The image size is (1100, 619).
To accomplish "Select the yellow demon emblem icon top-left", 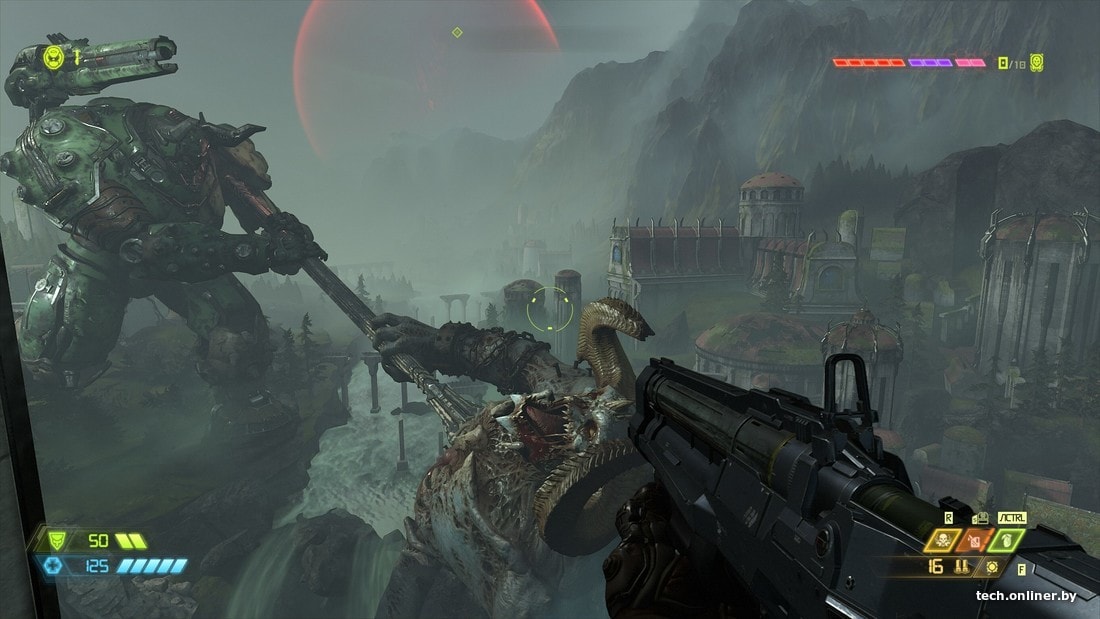I will pos(54,57).
